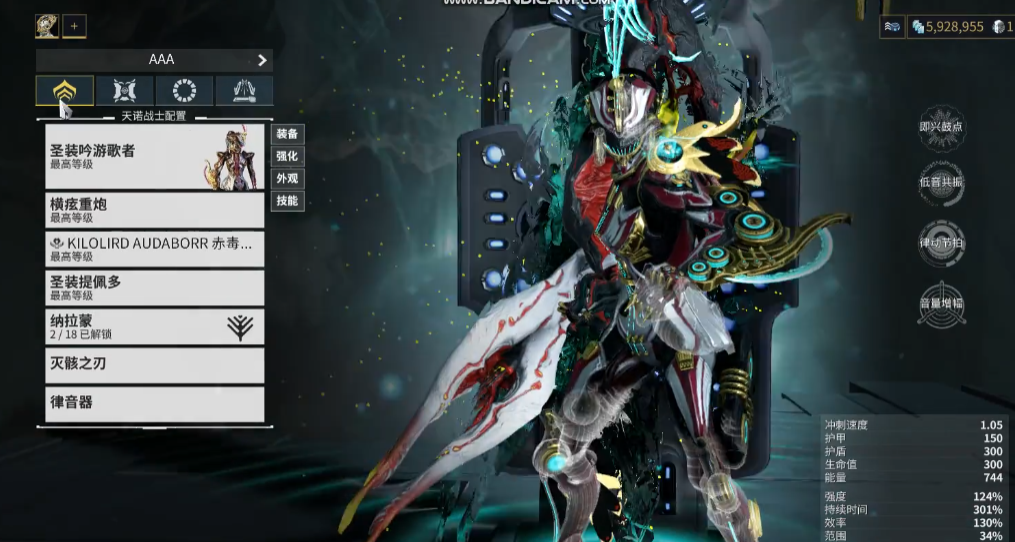Image resolution: width=1015 pixels, height=542 pixels.
Task: Click the plus button beside the avatar
Action: [x=74, y=26]
